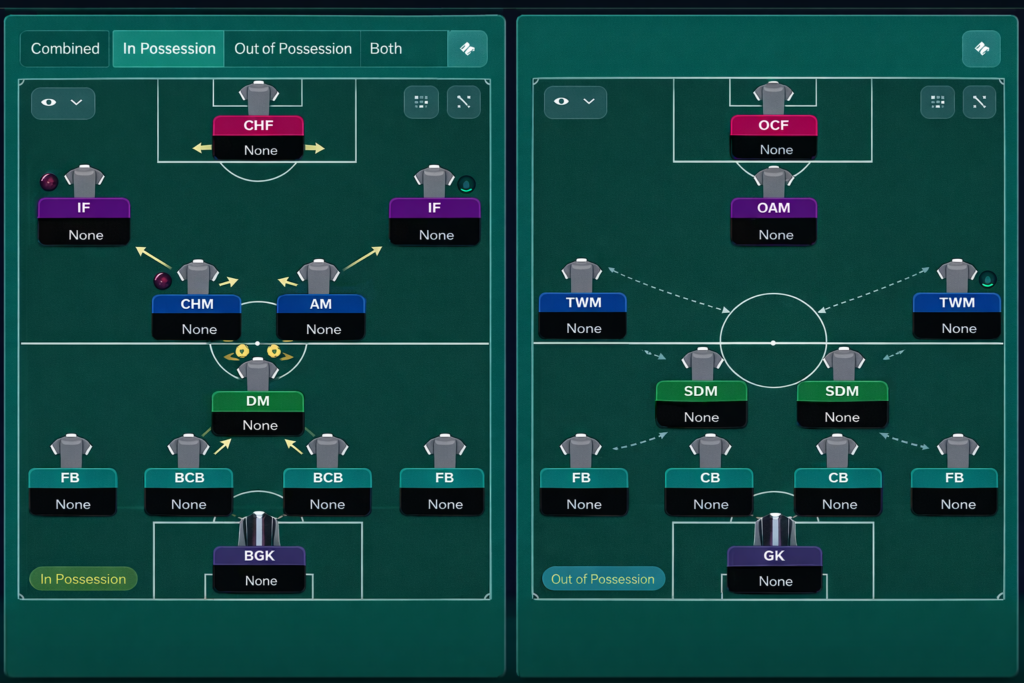Switch to the Combined view tab
1024x683 pixels.
pos(65,48)
